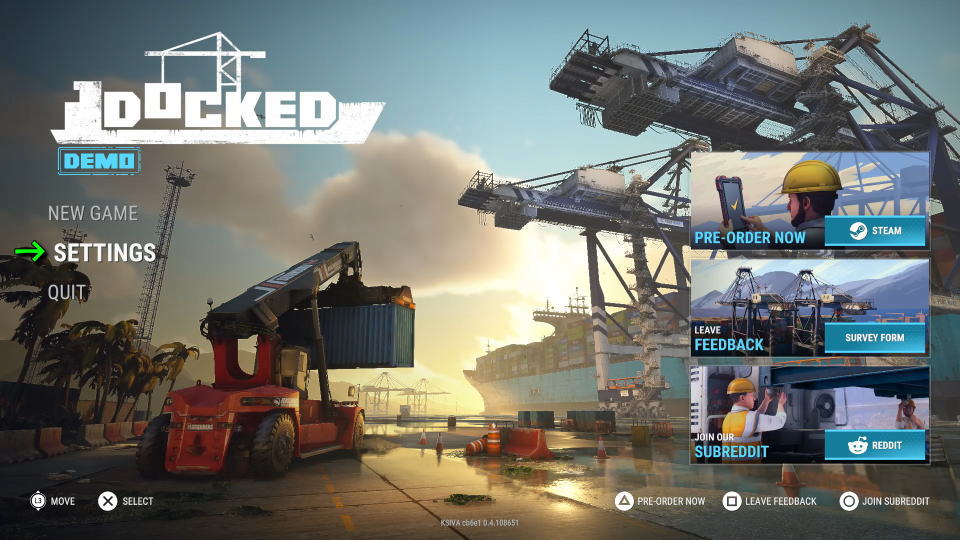Start a New Game
Viewport: 960px width, 540px height.
click(x=93, y=213)
